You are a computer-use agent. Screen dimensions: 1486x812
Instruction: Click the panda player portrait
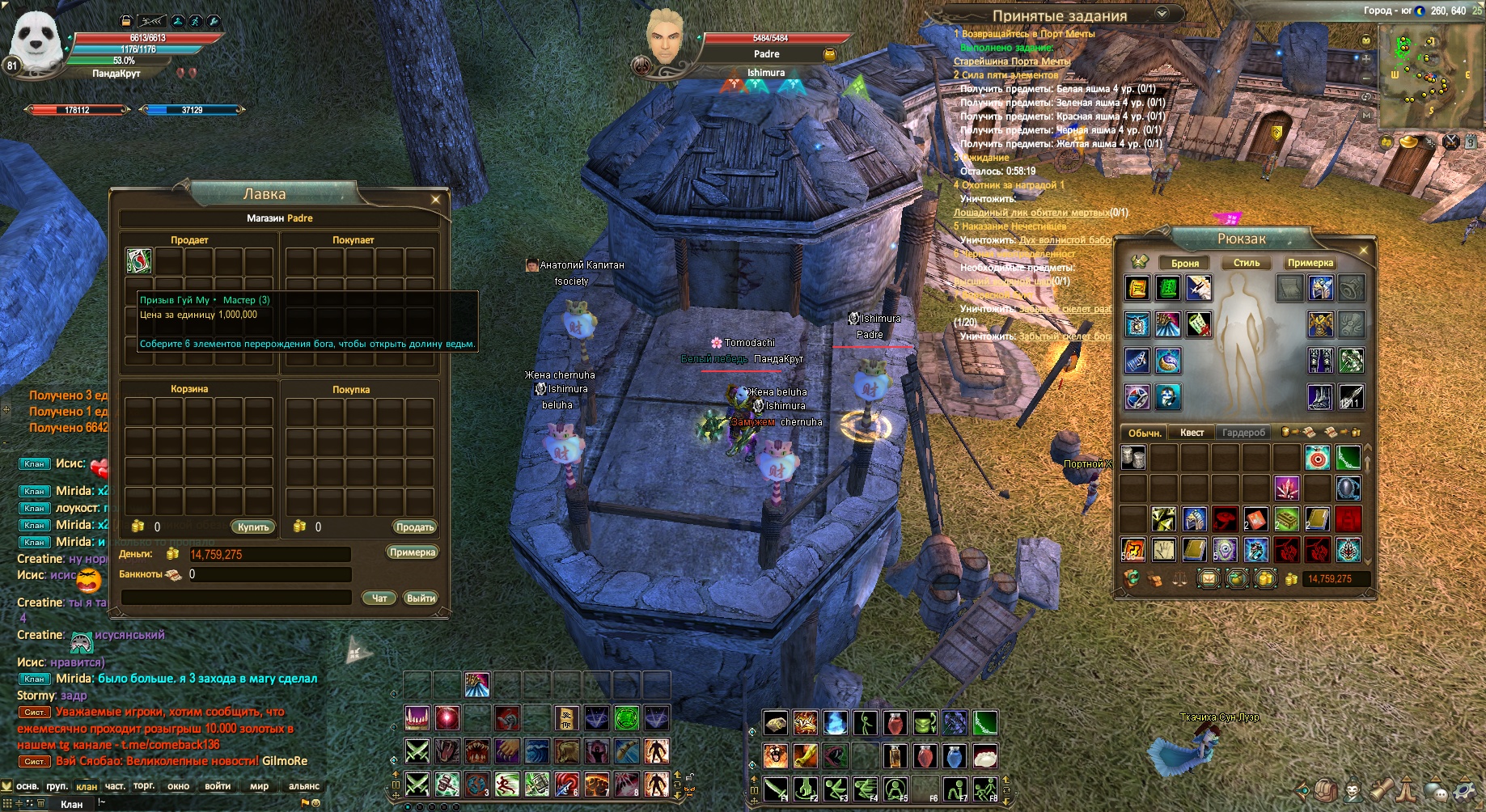[x=36, y=40]
